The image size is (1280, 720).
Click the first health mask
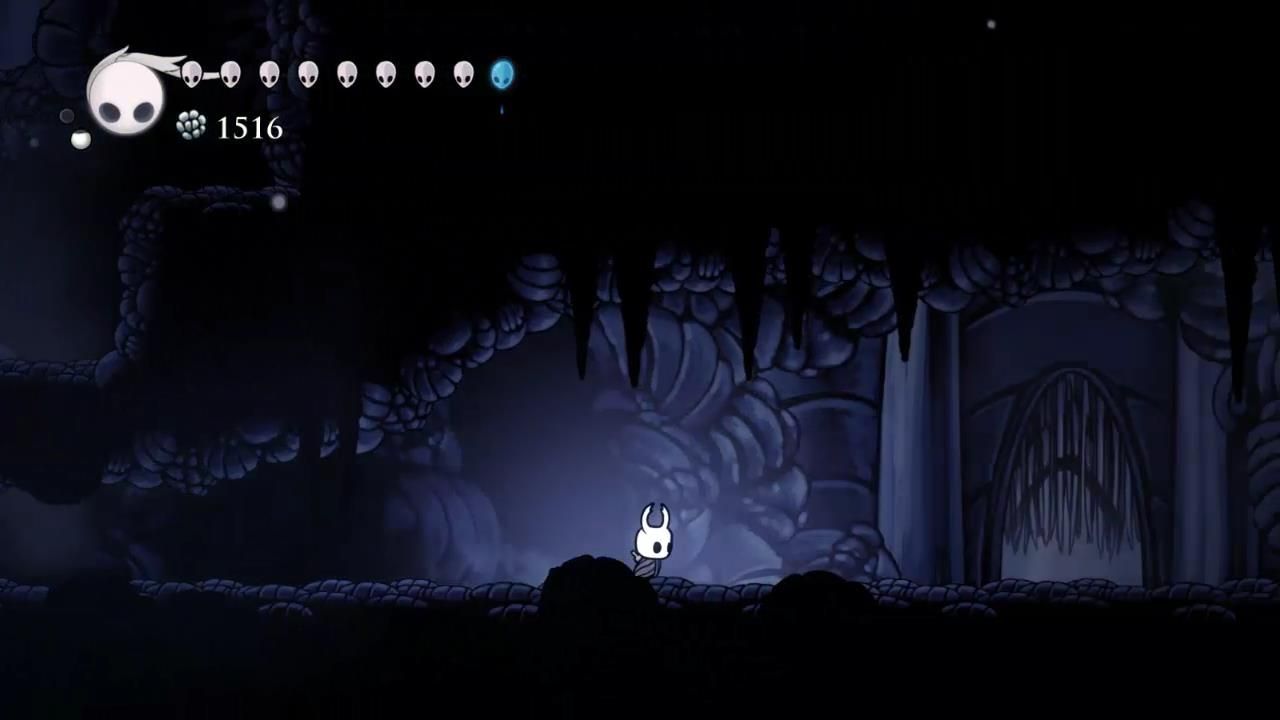click(191, 74)
